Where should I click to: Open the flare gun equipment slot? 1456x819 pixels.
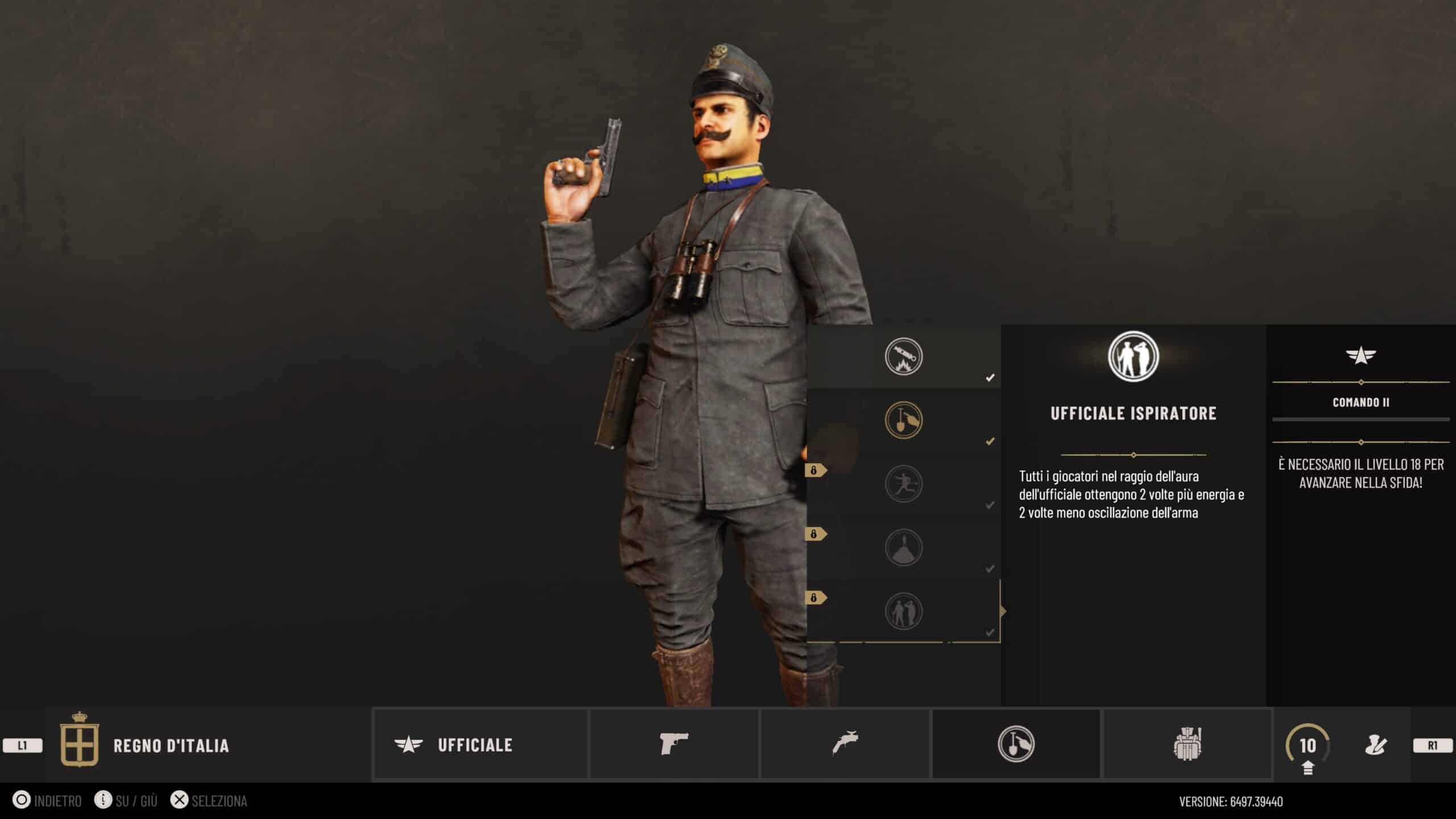coord(845,744)
